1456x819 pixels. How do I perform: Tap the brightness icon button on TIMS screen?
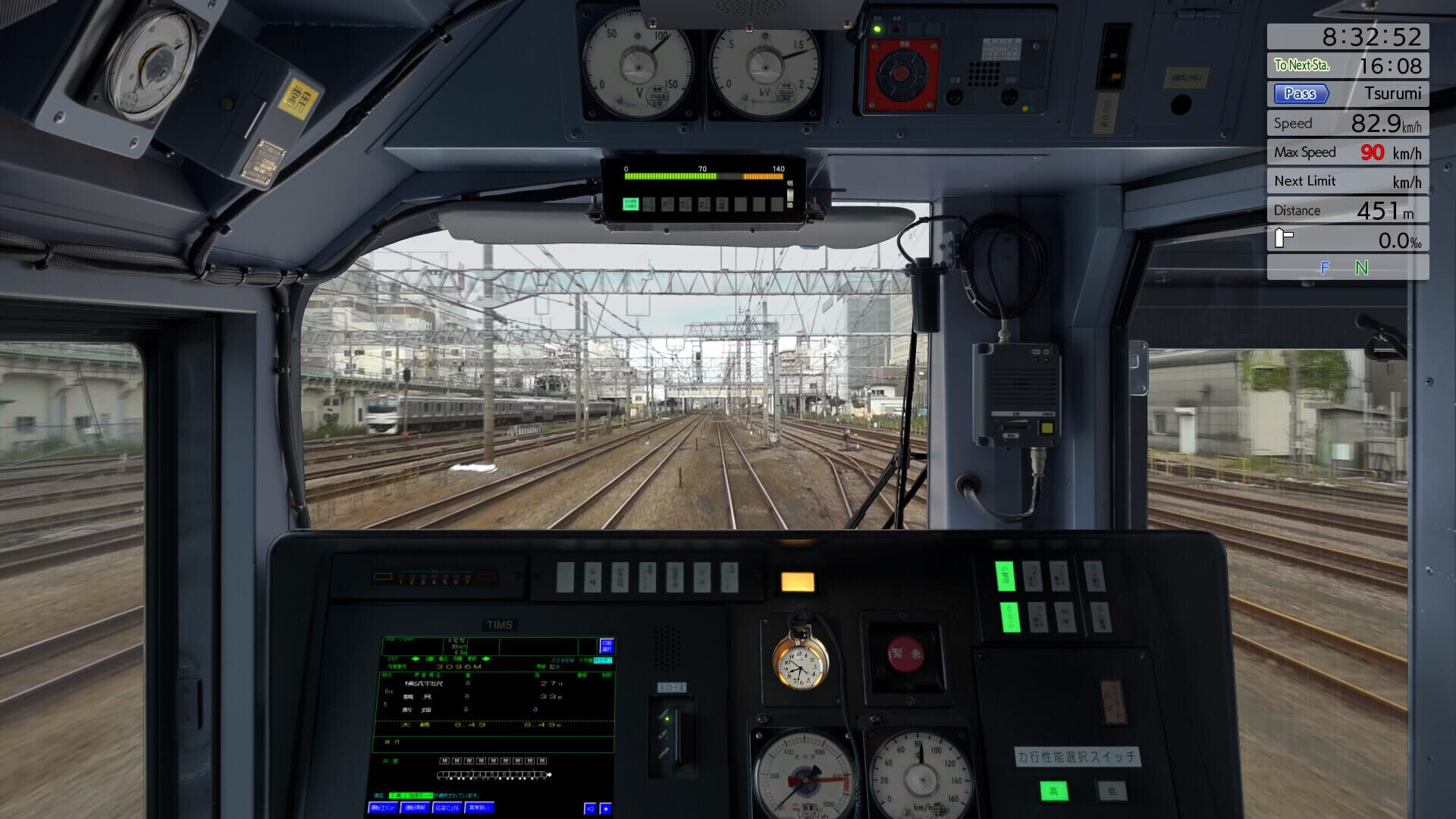coord(606,808)
